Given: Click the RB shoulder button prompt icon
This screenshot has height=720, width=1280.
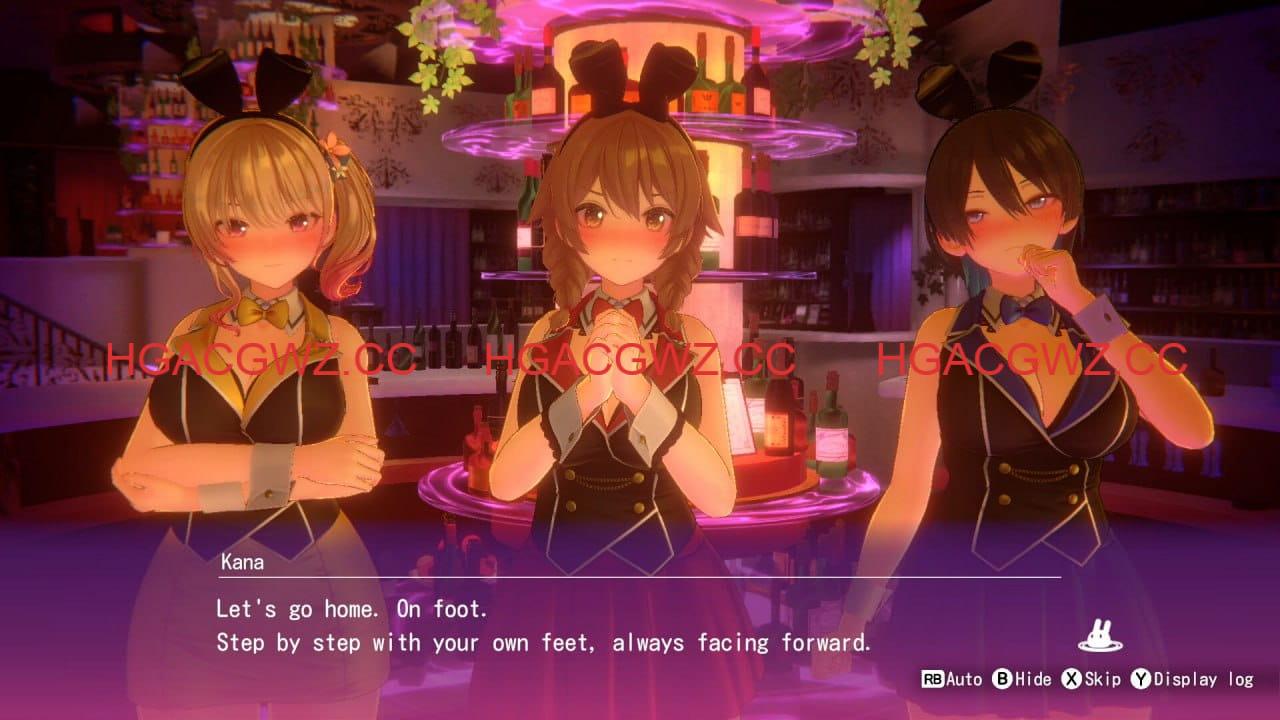Looking at the screenshot, I should pos(932,677).
